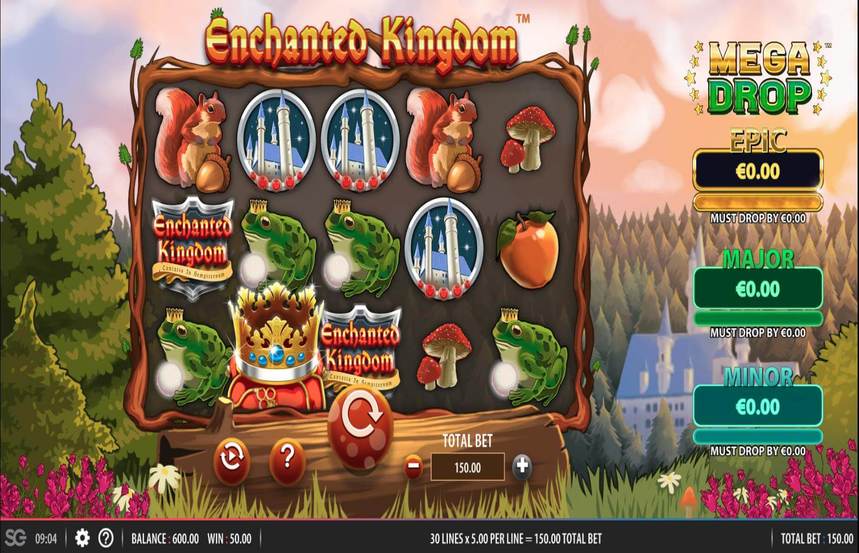
Task: Decrease total bet with minus button
Action: (x=413, y=466)
